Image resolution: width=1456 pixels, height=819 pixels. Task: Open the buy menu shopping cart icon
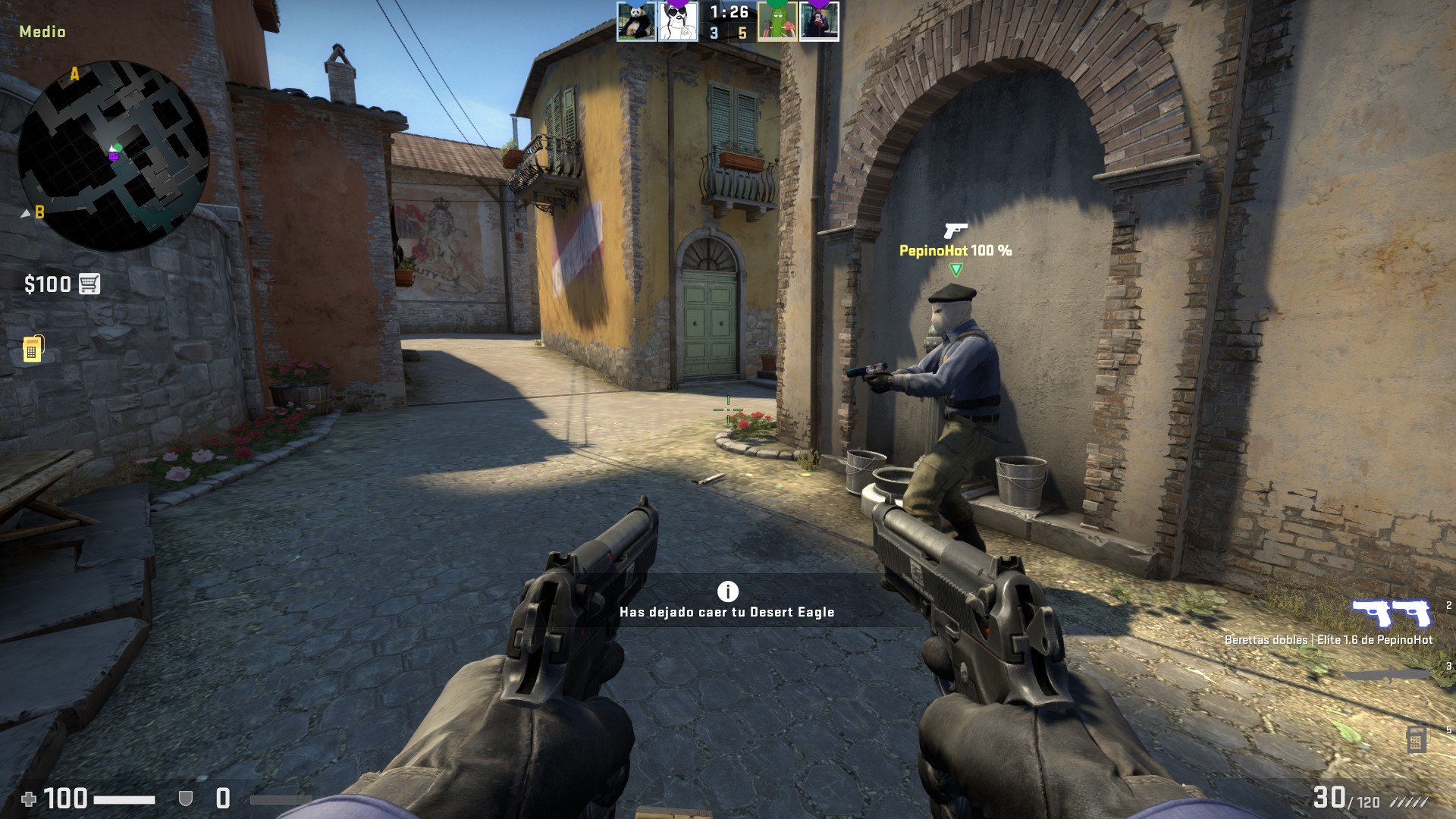click(x=89, y=284)
